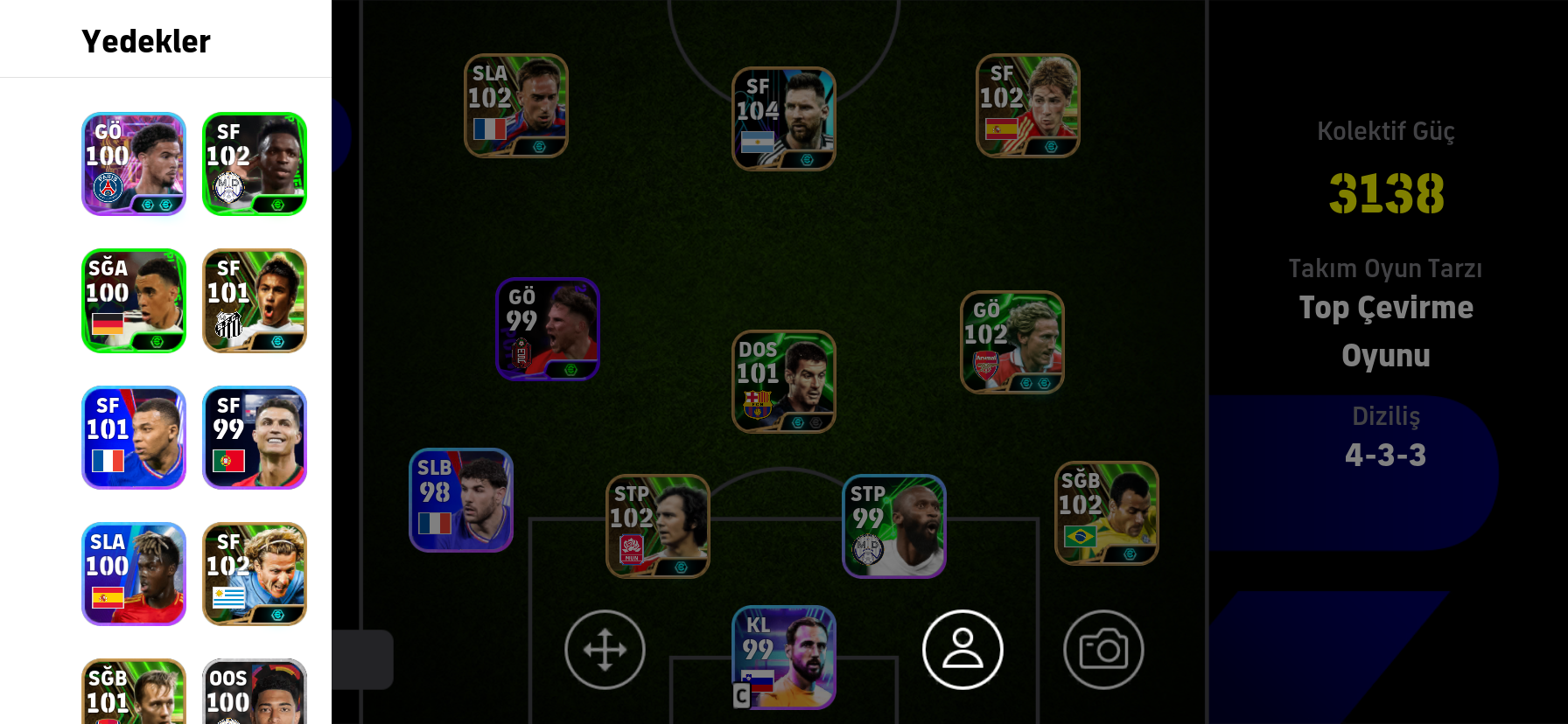Choose the SF 99 Portugal substitute card
This screenshot has height=724, width=1568.
(x=255, y=437)
